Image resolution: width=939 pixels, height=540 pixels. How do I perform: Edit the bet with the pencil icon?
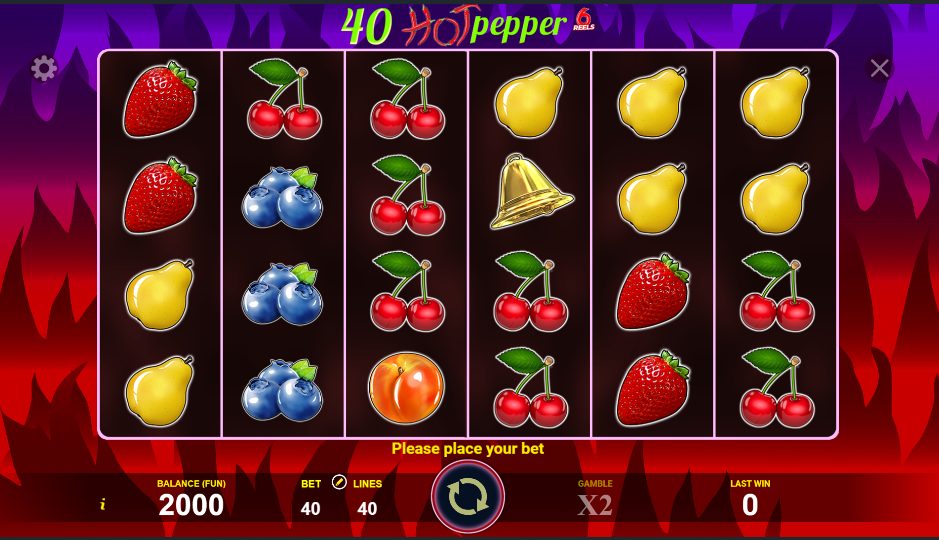[338, 483]
